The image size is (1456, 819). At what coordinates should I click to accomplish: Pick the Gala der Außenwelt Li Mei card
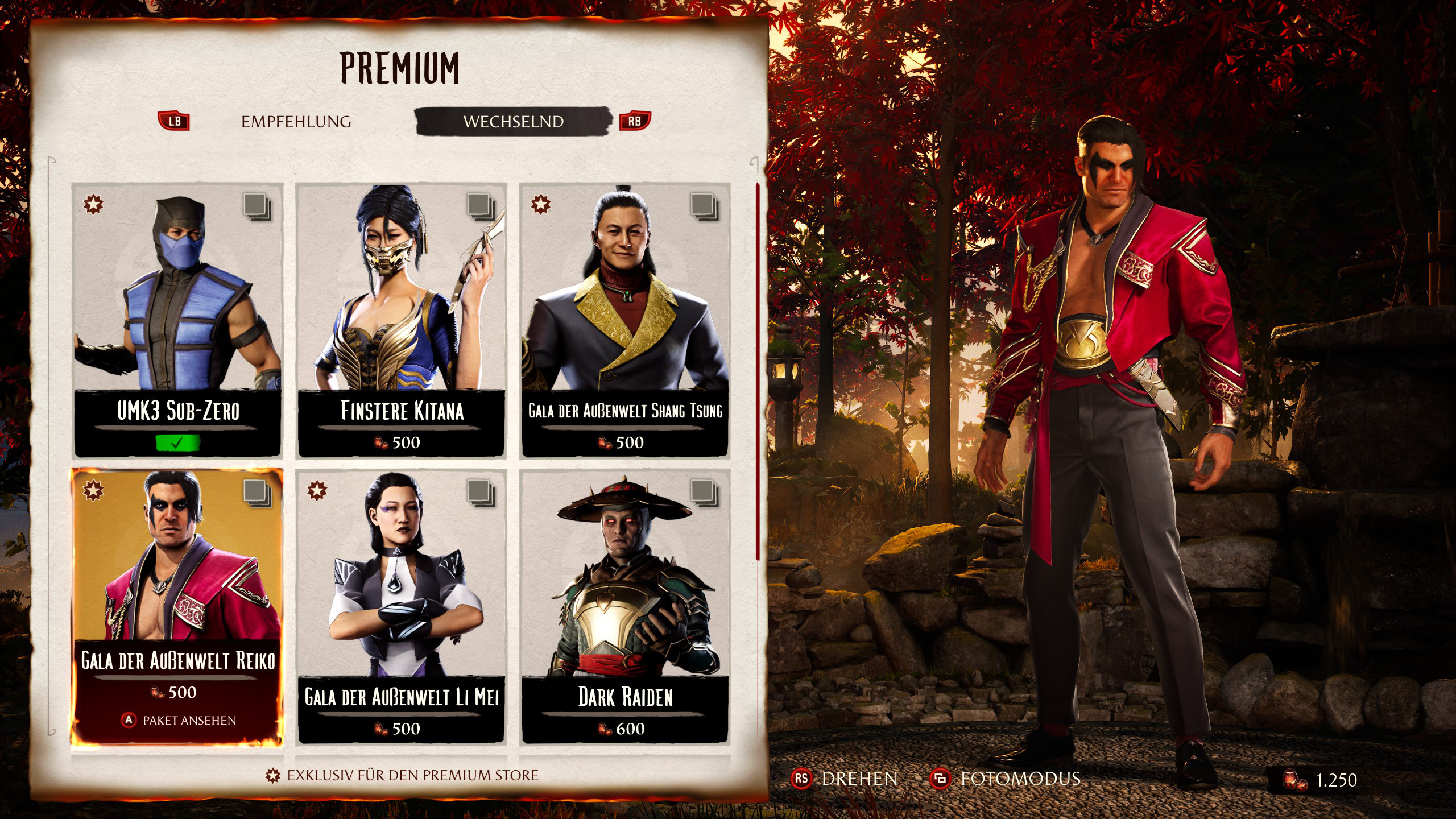pyautogui.click(x=402, y=606)
